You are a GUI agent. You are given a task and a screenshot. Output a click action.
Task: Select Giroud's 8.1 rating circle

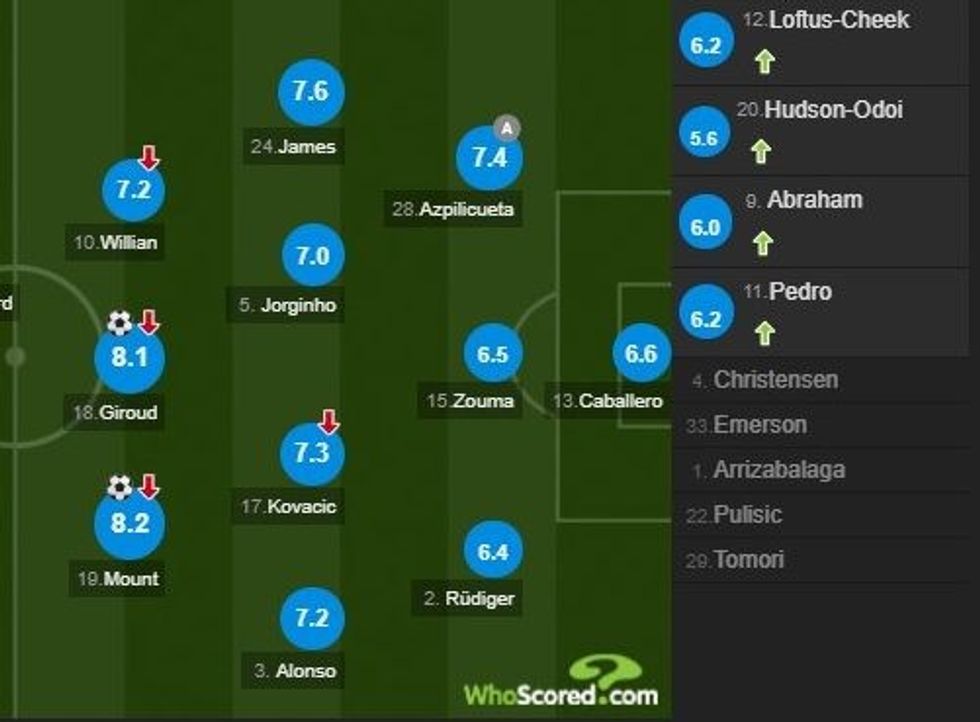click(x=129, y=358)
